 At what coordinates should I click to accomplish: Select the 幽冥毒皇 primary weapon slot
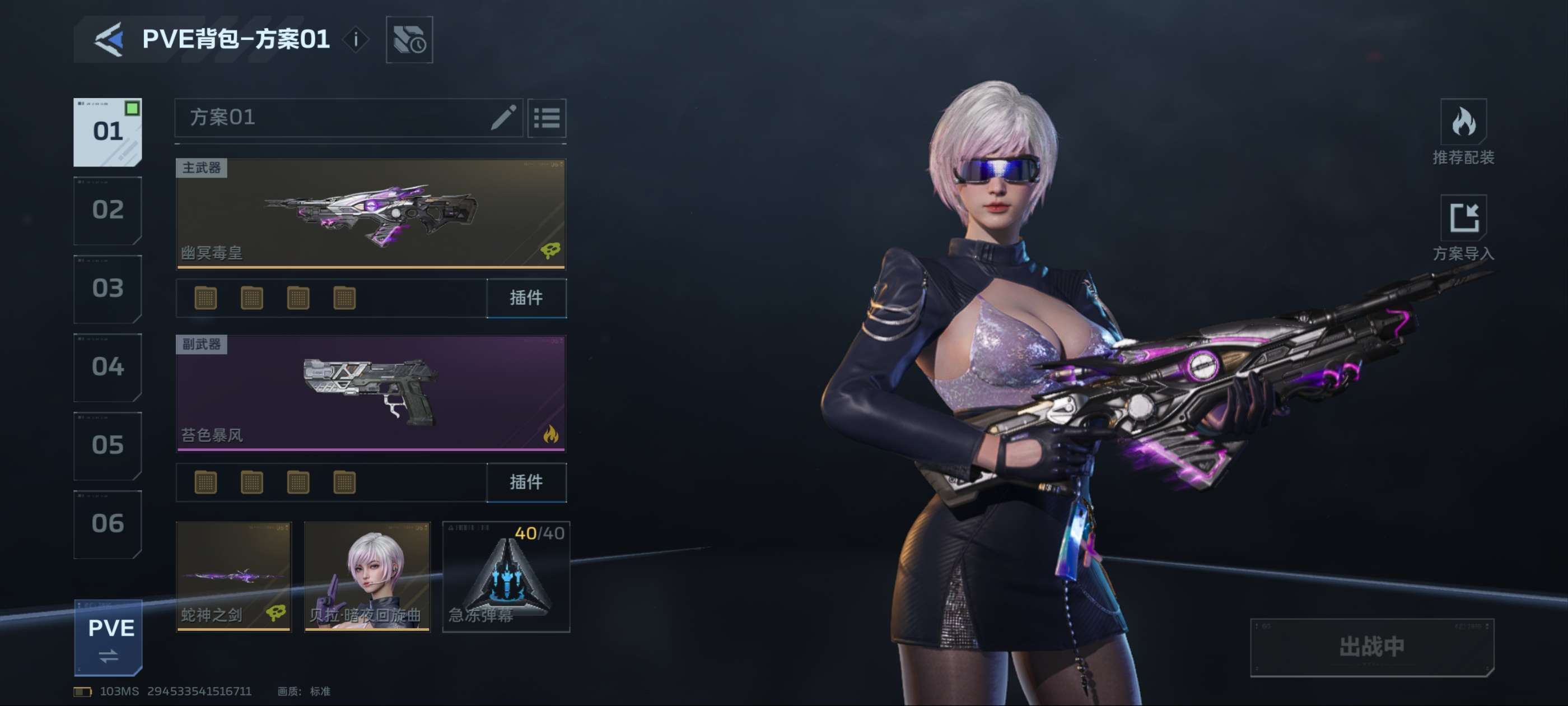pyautogui.click(x=371, y=213)
